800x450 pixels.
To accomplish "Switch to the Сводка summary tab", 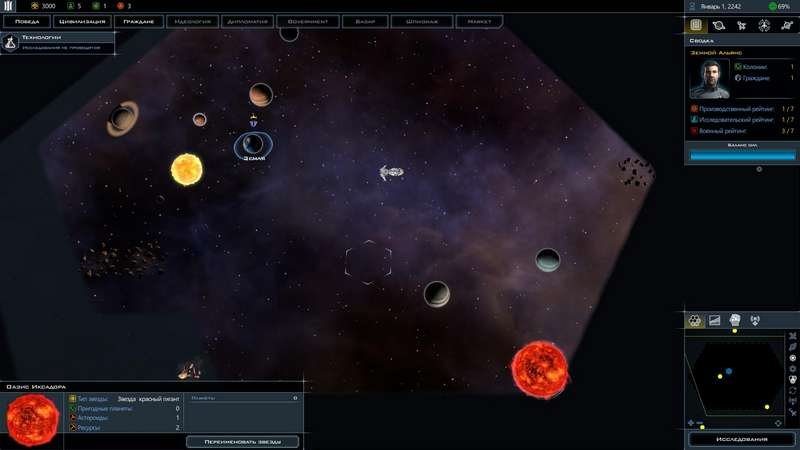I will pos(696,25).
